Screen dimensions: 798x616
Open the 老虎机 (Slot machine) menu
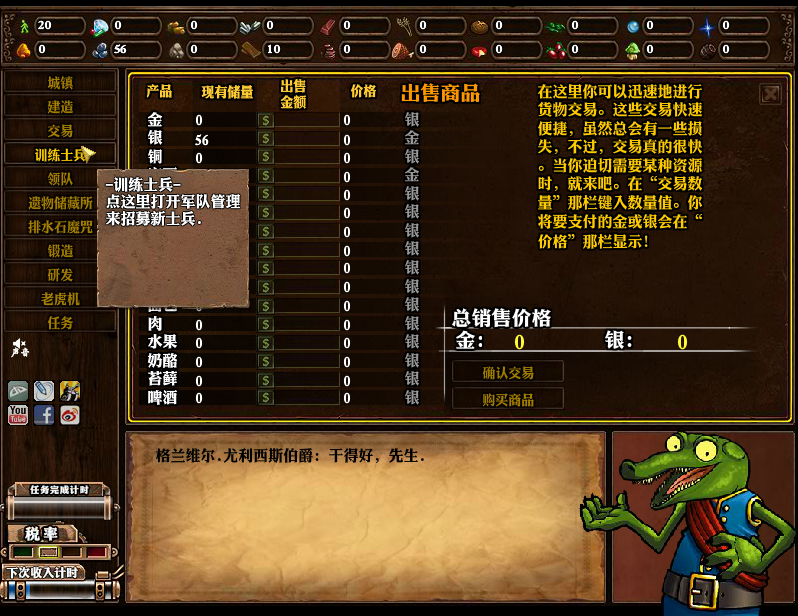pyautogui.click(x=60, y=299)
